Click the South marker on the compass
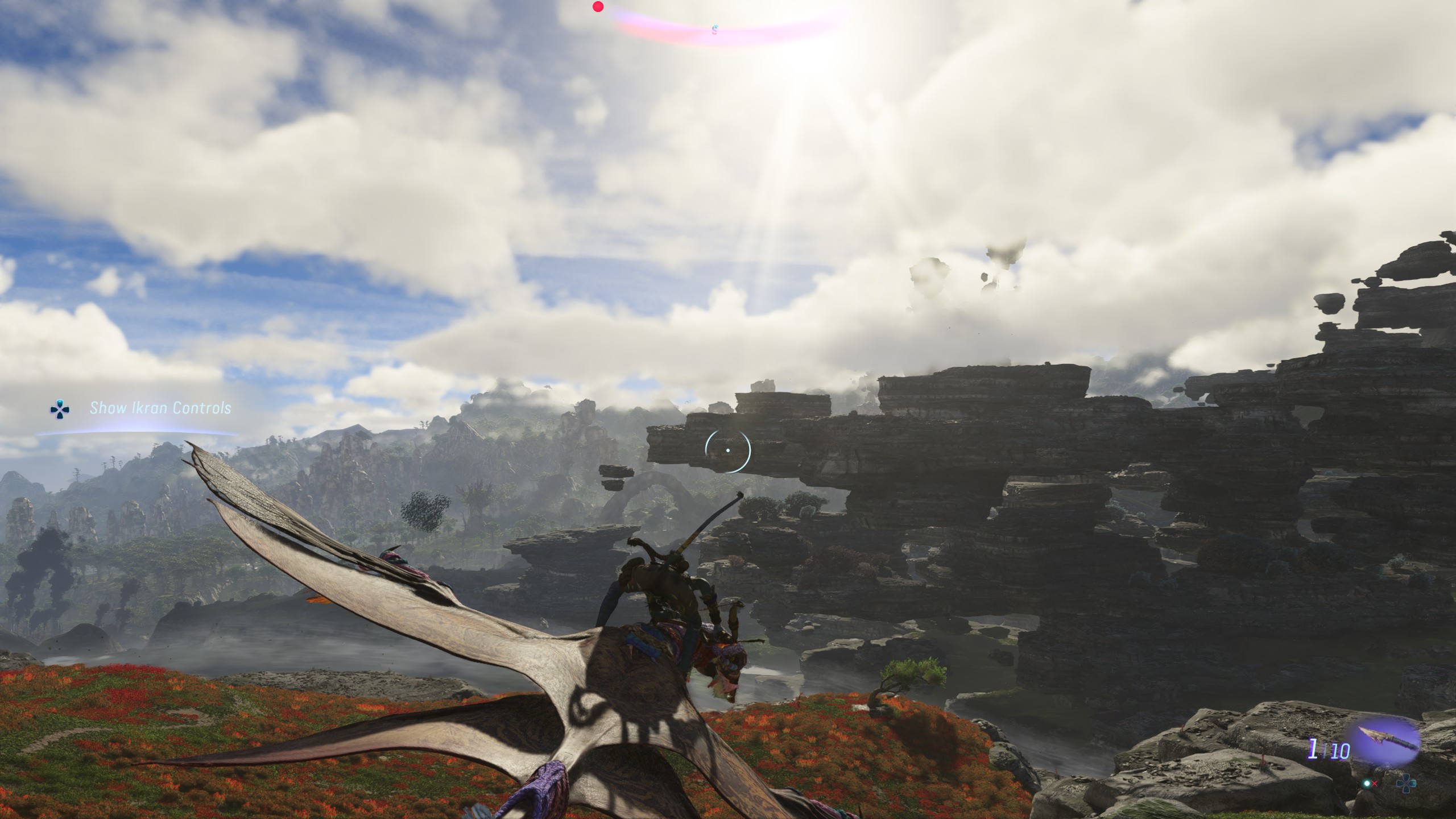The image size is (1456, 819). click(x=715, y=30)
